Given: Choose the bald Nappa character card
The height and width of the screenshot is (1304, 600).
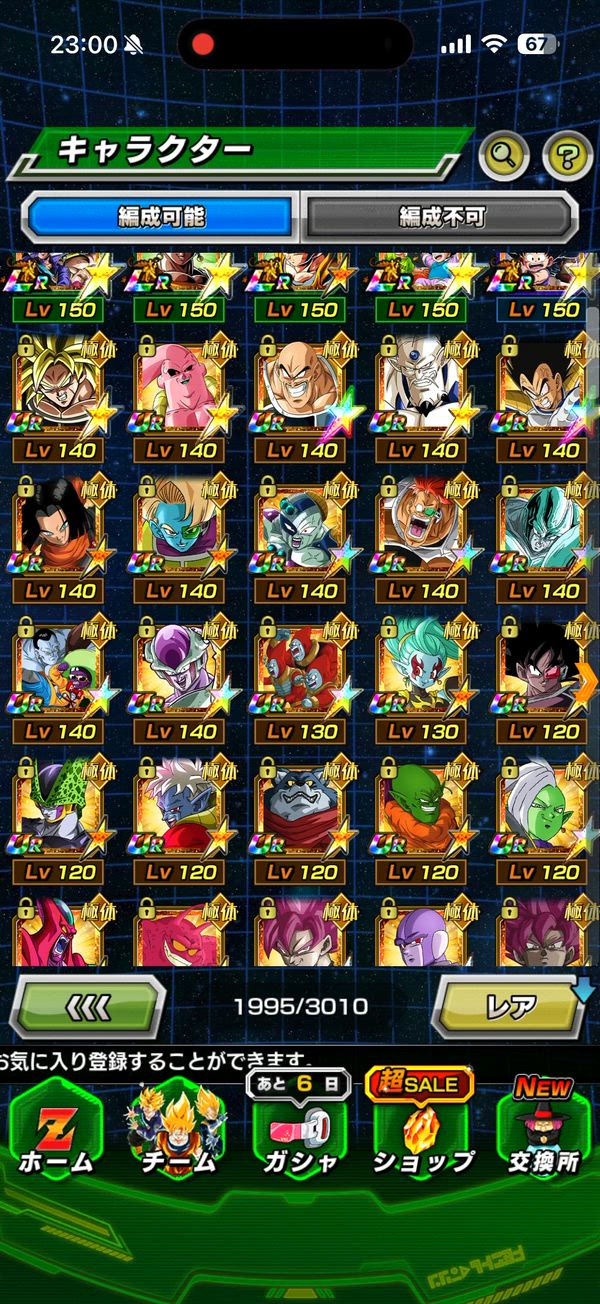Looking at the screenshot, I should [301, 385].
